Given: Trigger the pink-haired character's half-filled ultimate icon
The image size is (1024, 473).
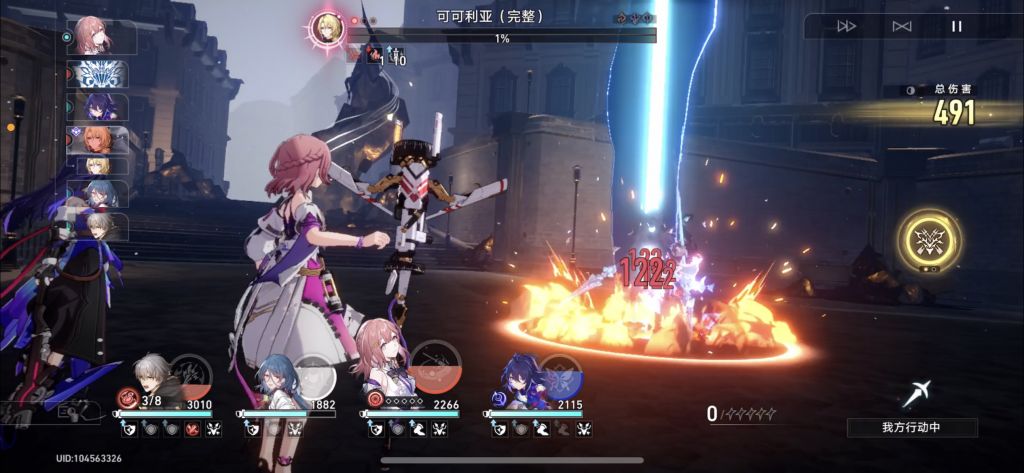Looking at the screenshot, I should point(436,367).
